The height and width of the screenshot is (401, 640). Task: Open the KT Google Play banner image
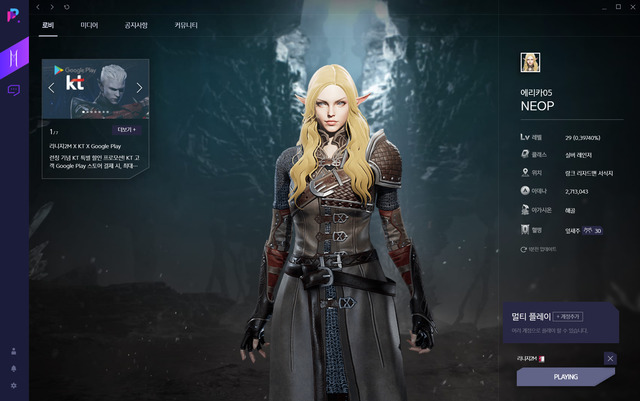pyautogui.click(x=96, y=88)
